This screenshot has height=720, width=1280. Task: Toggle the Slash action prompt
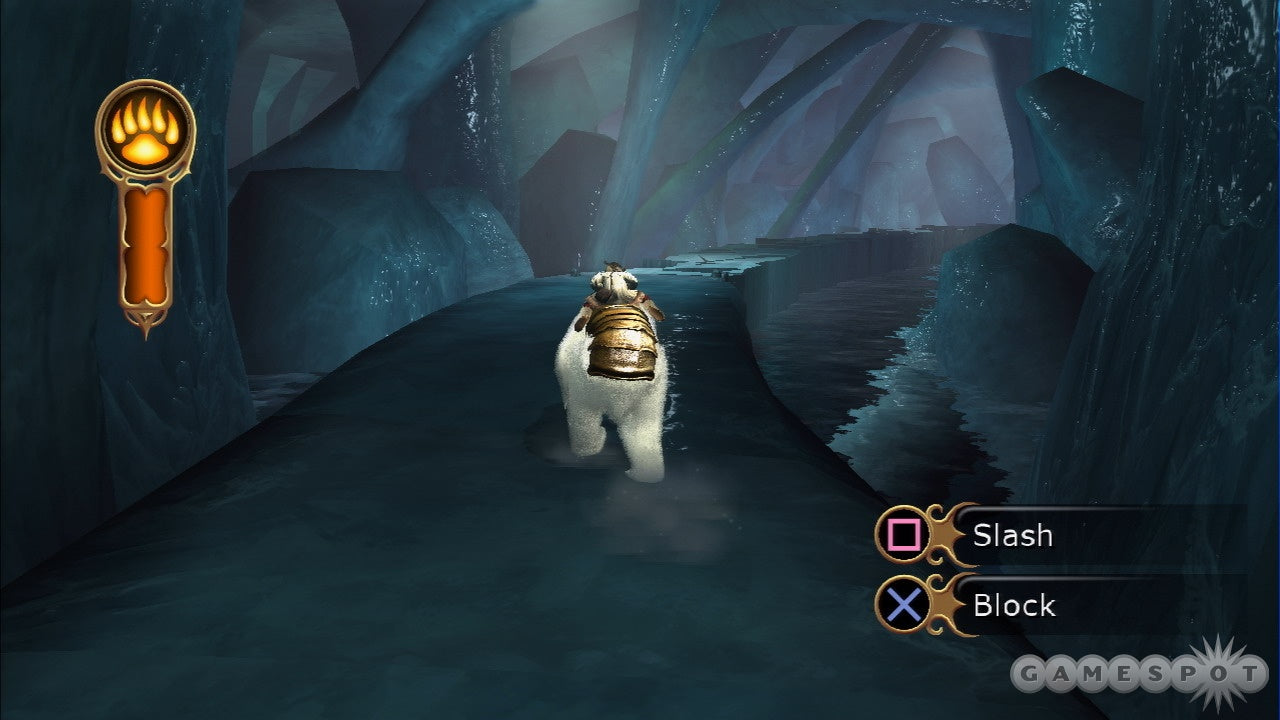click(x=1012, y=536)
